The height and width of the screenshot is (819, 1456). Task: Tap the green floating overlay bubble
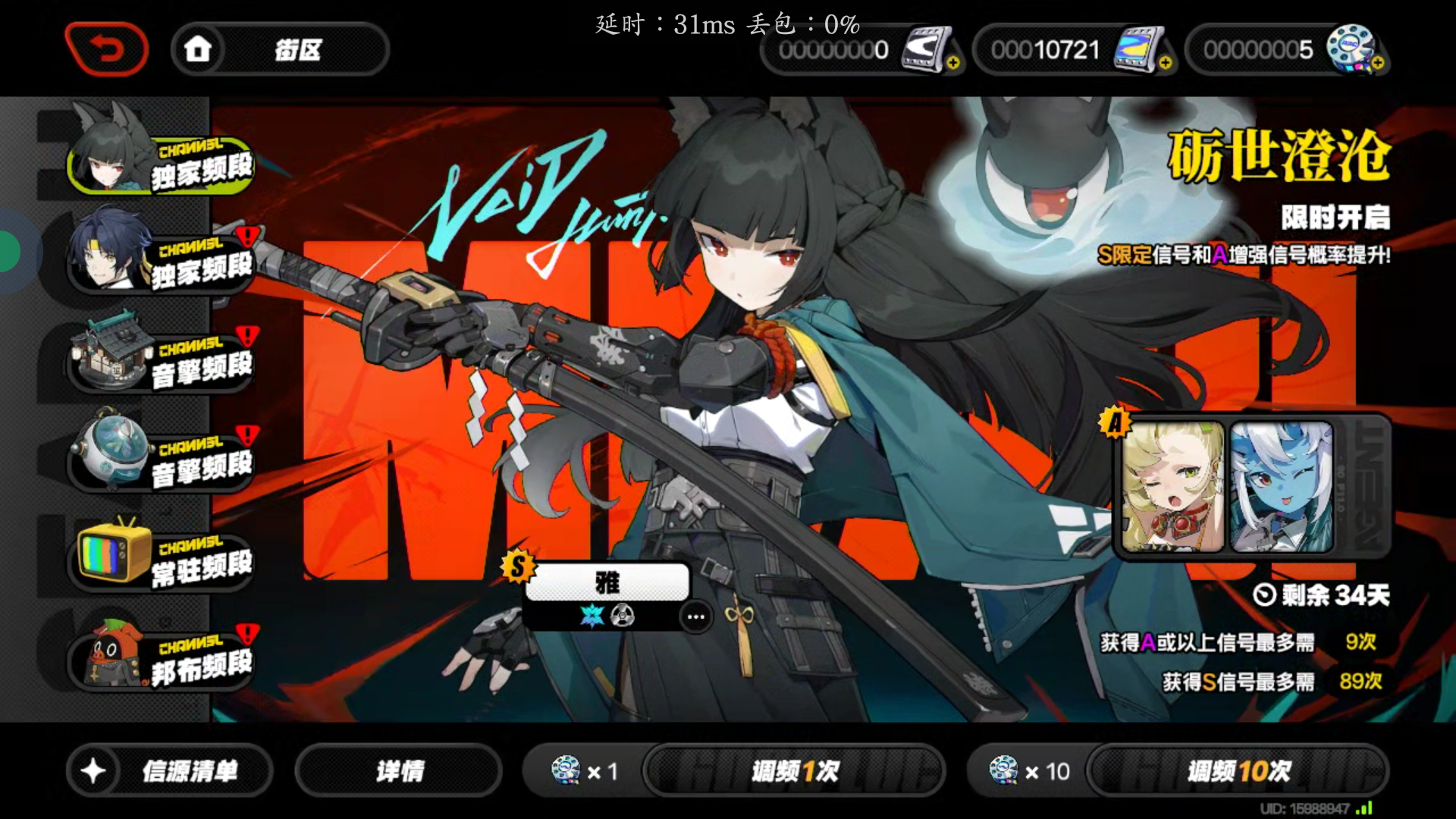tap(9, 252)
